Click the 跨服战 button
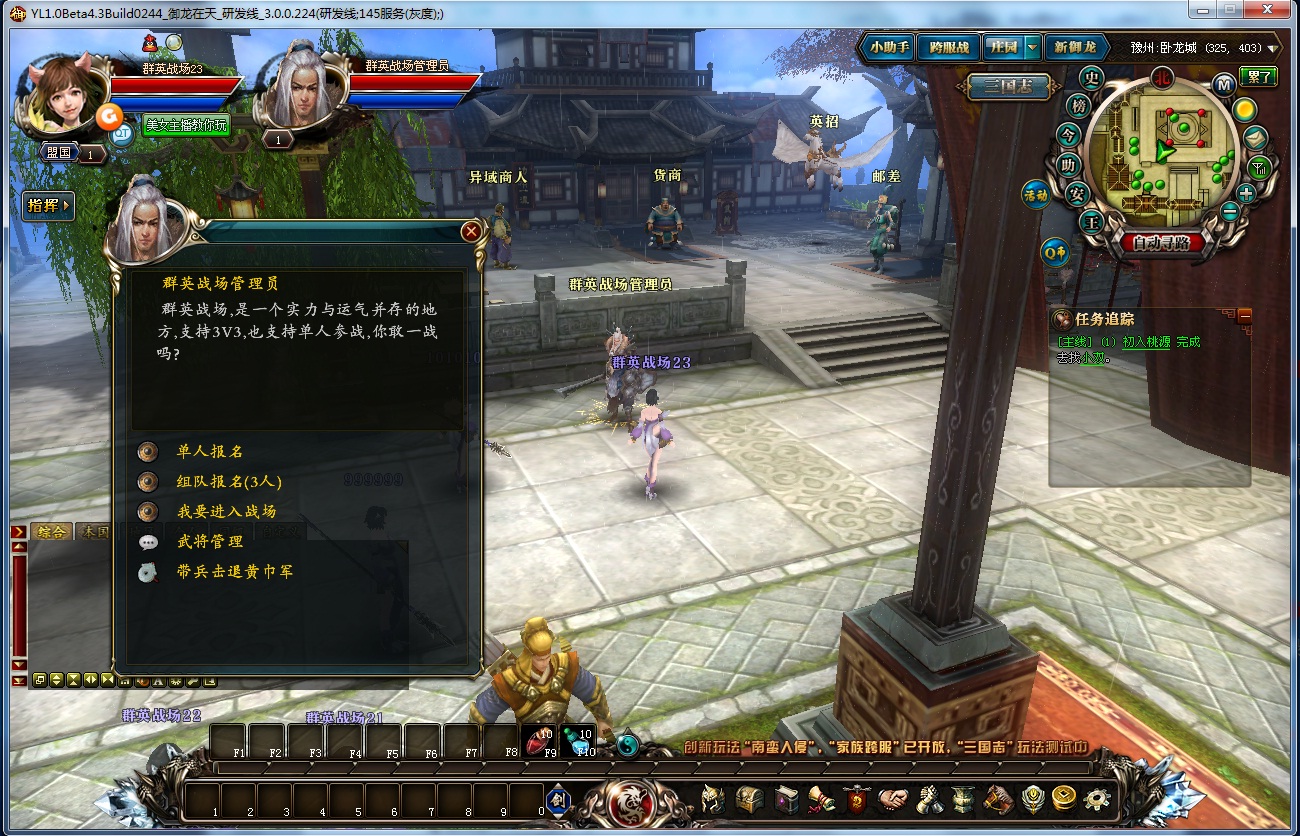This screenshot has height=836, width=1300. pos(948,47)
